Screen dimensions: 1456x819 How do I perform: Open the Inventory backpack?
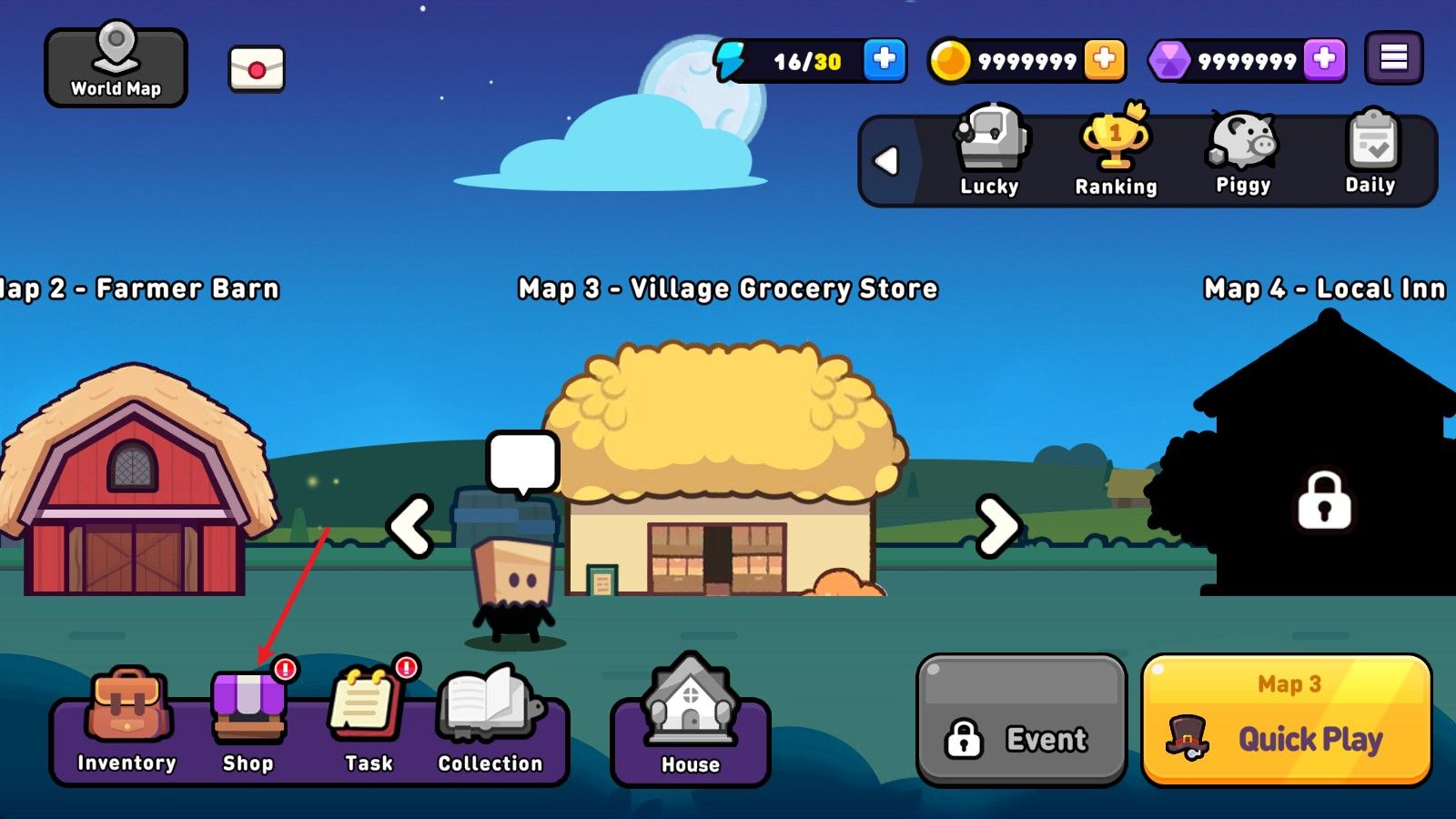tap(126, 721)
